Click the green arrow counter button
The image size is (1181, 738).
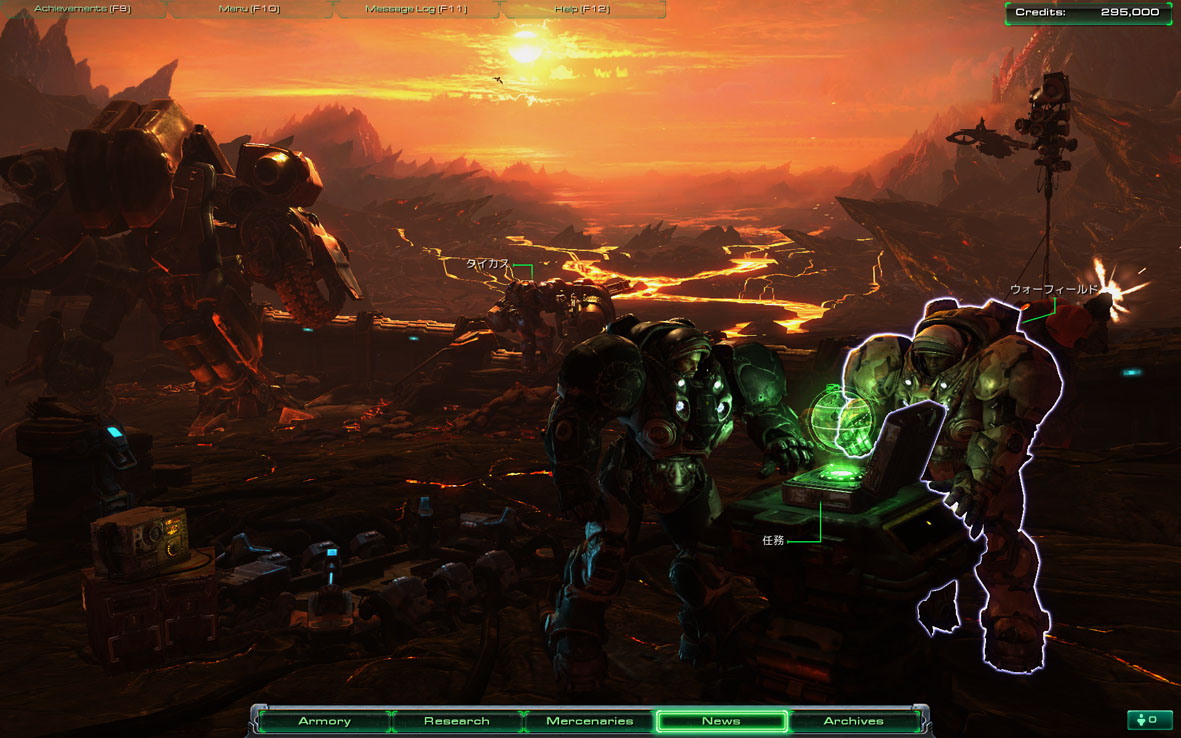[1149, 720]
